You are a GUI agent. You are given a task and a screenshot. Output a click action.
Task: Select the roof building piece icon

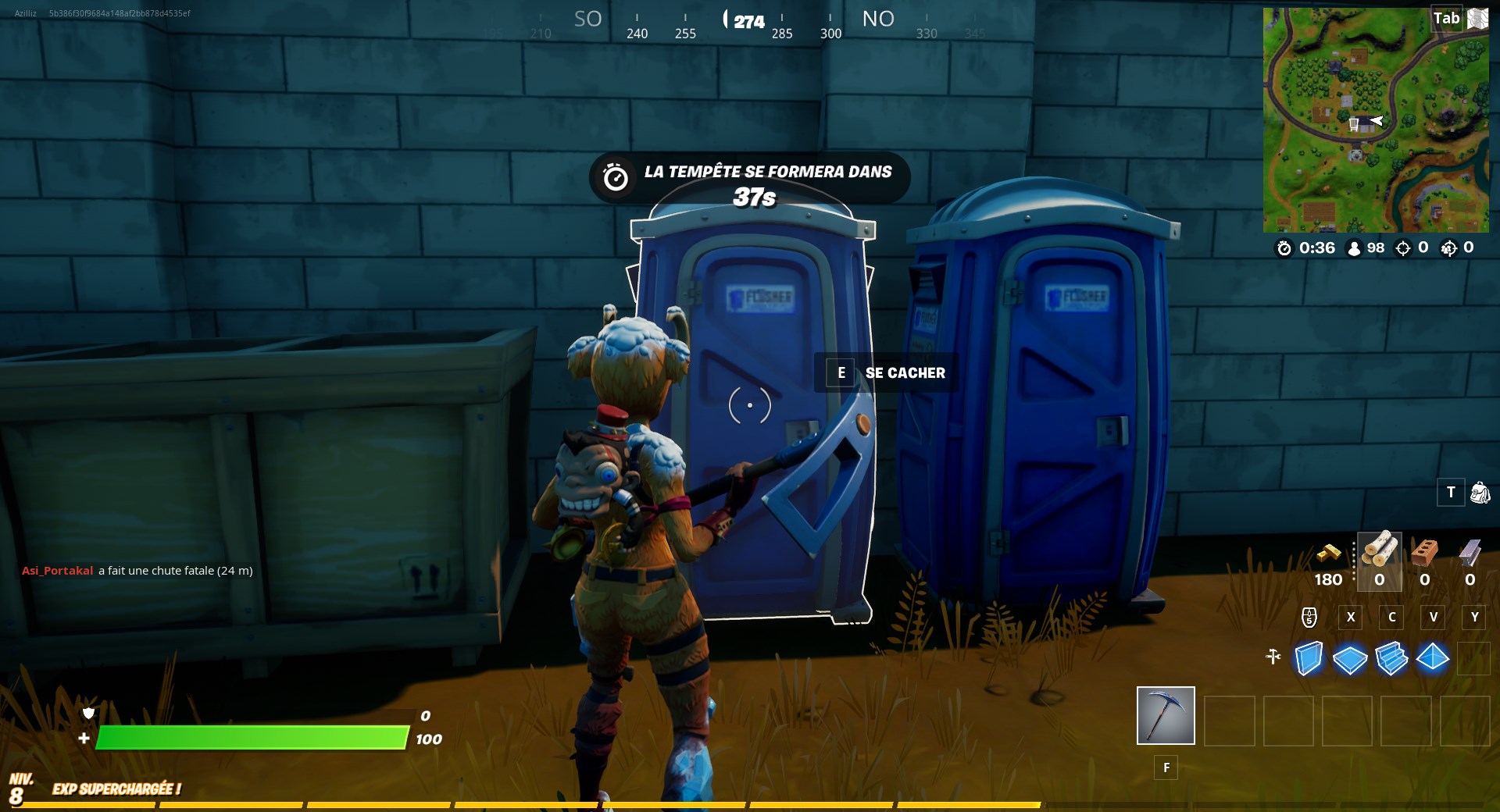coord(1434,660)
